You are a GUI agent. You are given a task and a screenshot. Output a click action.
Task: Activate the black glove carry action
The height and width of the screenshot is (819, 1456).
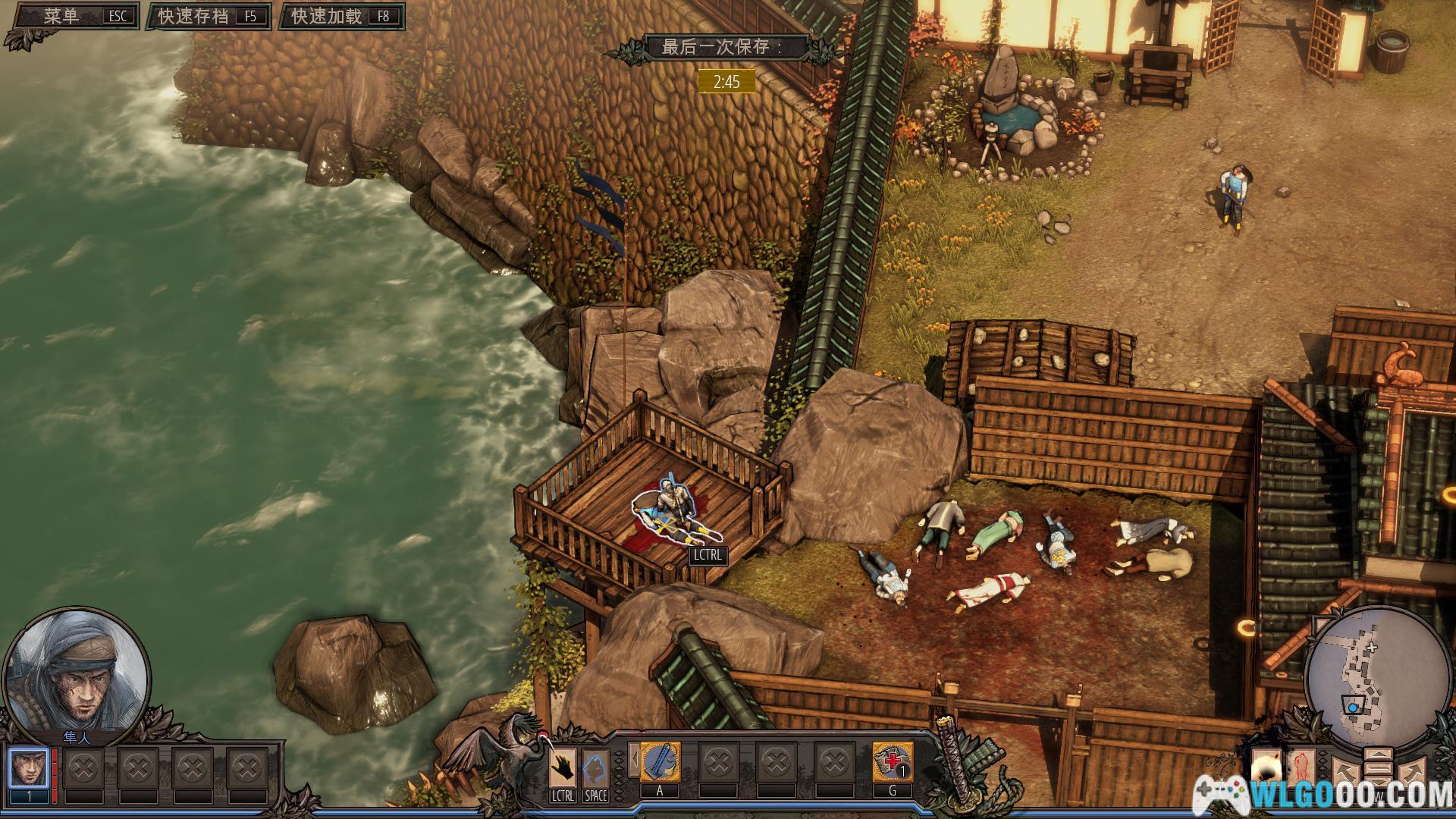[x=563, y=767]
